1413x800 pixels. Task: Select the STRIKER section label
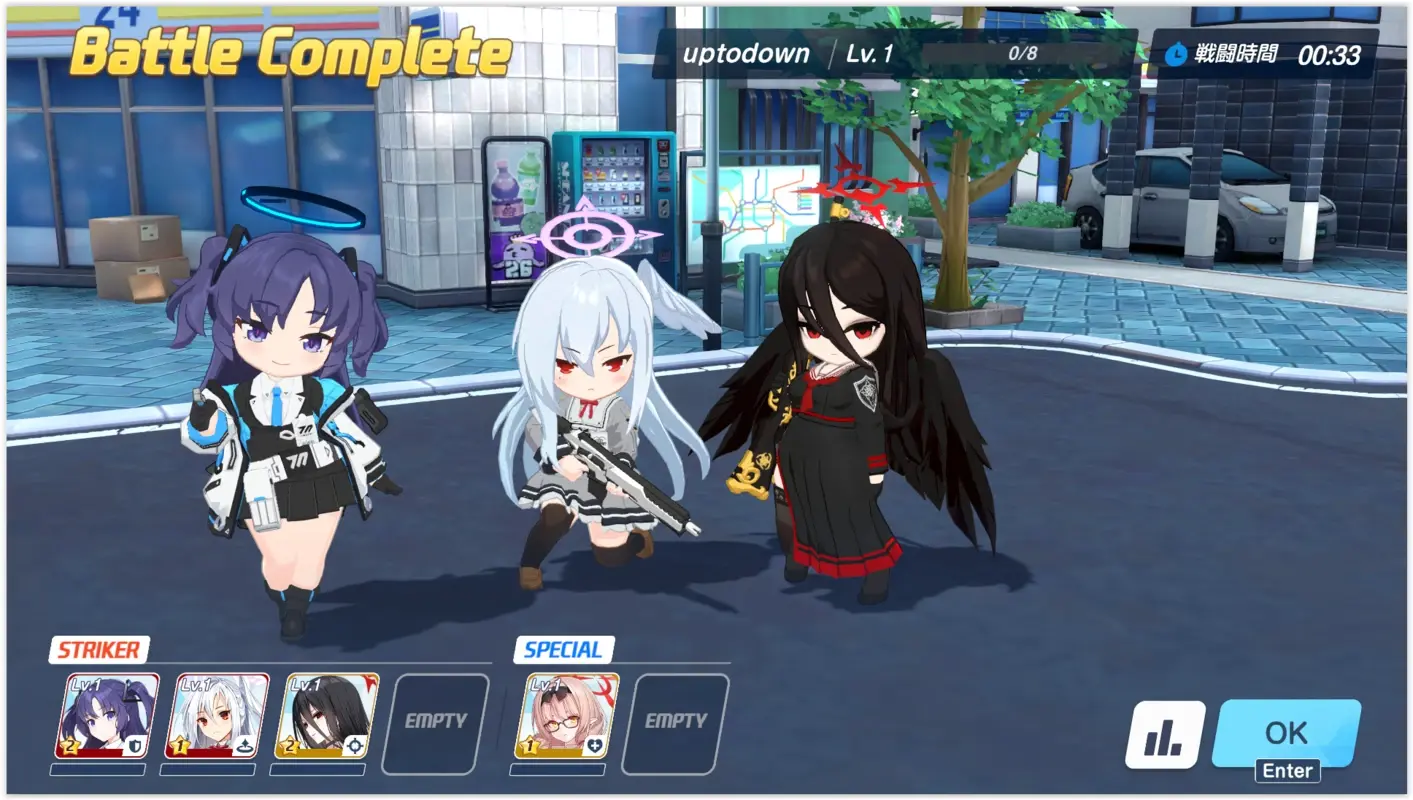click(97, 650)
